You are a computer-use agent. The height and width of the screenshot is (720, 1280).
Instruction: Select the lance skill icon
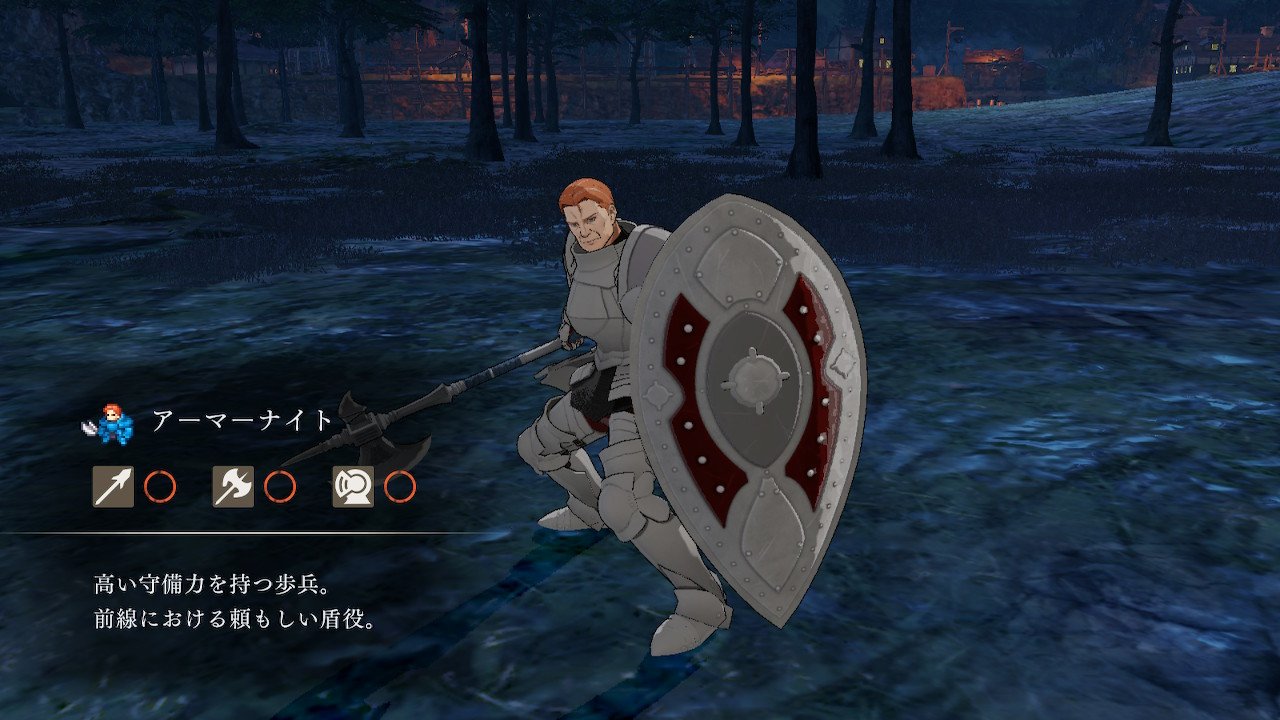[113, 487]
